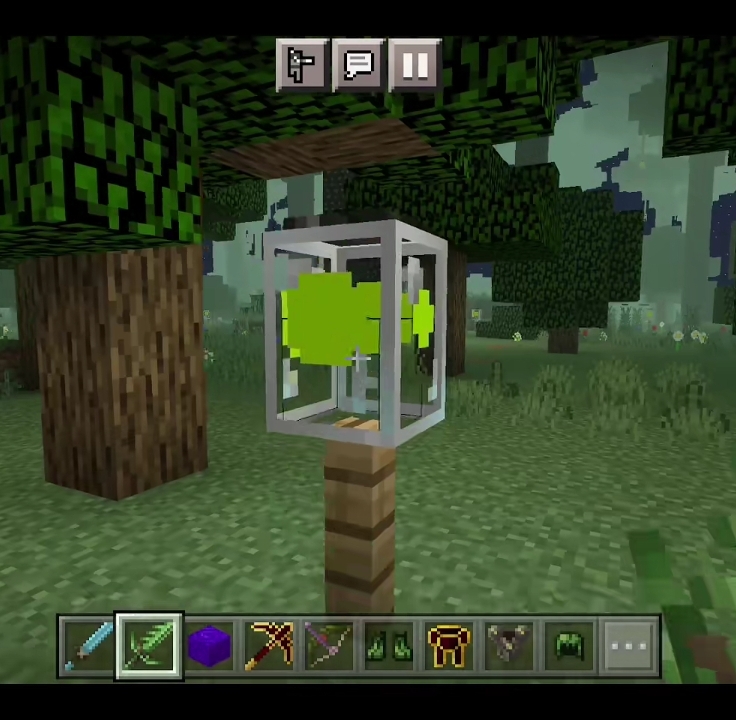Select the green leaf sword slot
The width and height of the screenshot is (736, 720).
tap(149, 646)
